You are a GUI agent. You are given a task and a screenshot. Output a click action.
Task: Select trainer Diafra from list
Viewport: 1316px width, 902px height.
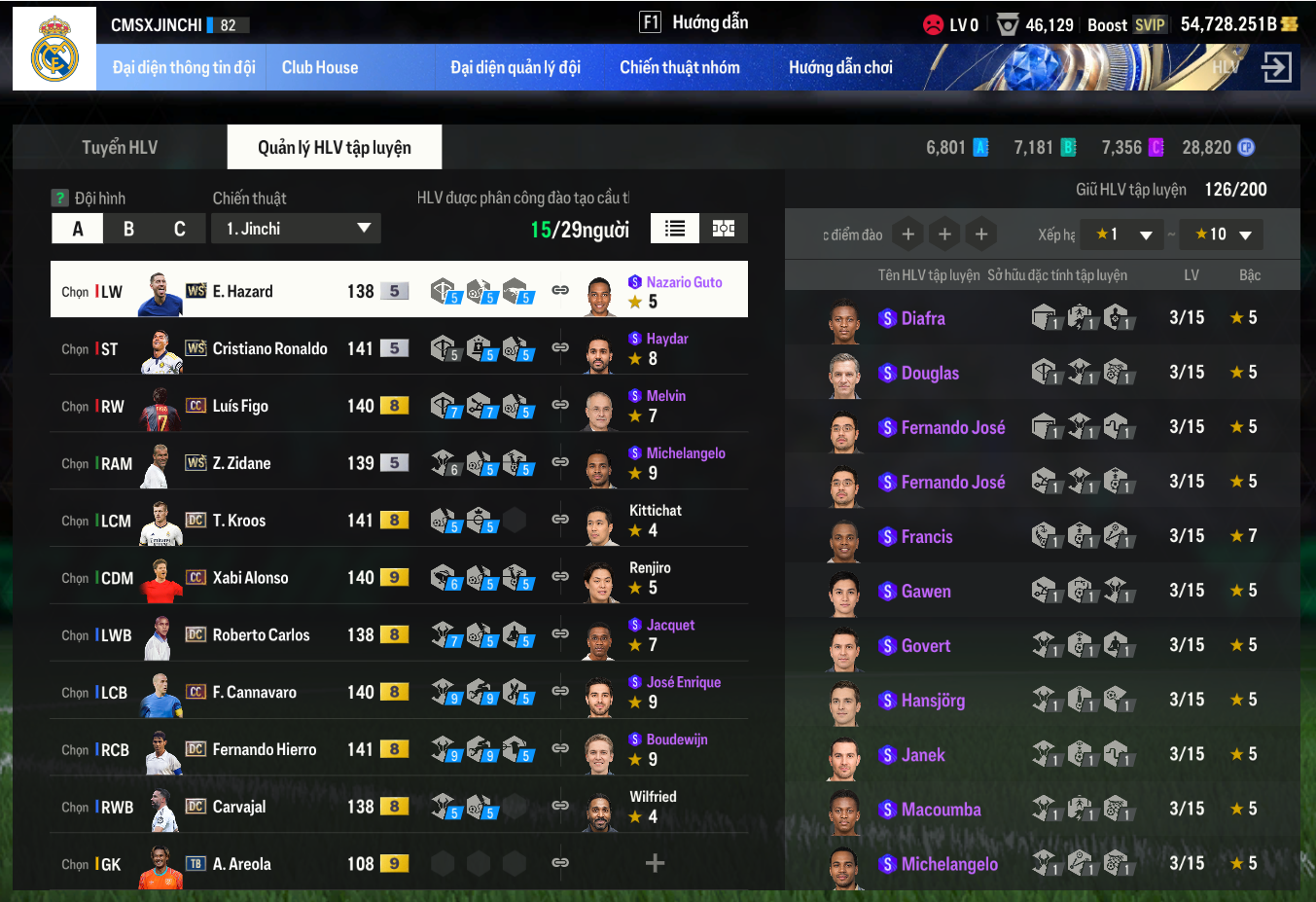coord(923,318)
